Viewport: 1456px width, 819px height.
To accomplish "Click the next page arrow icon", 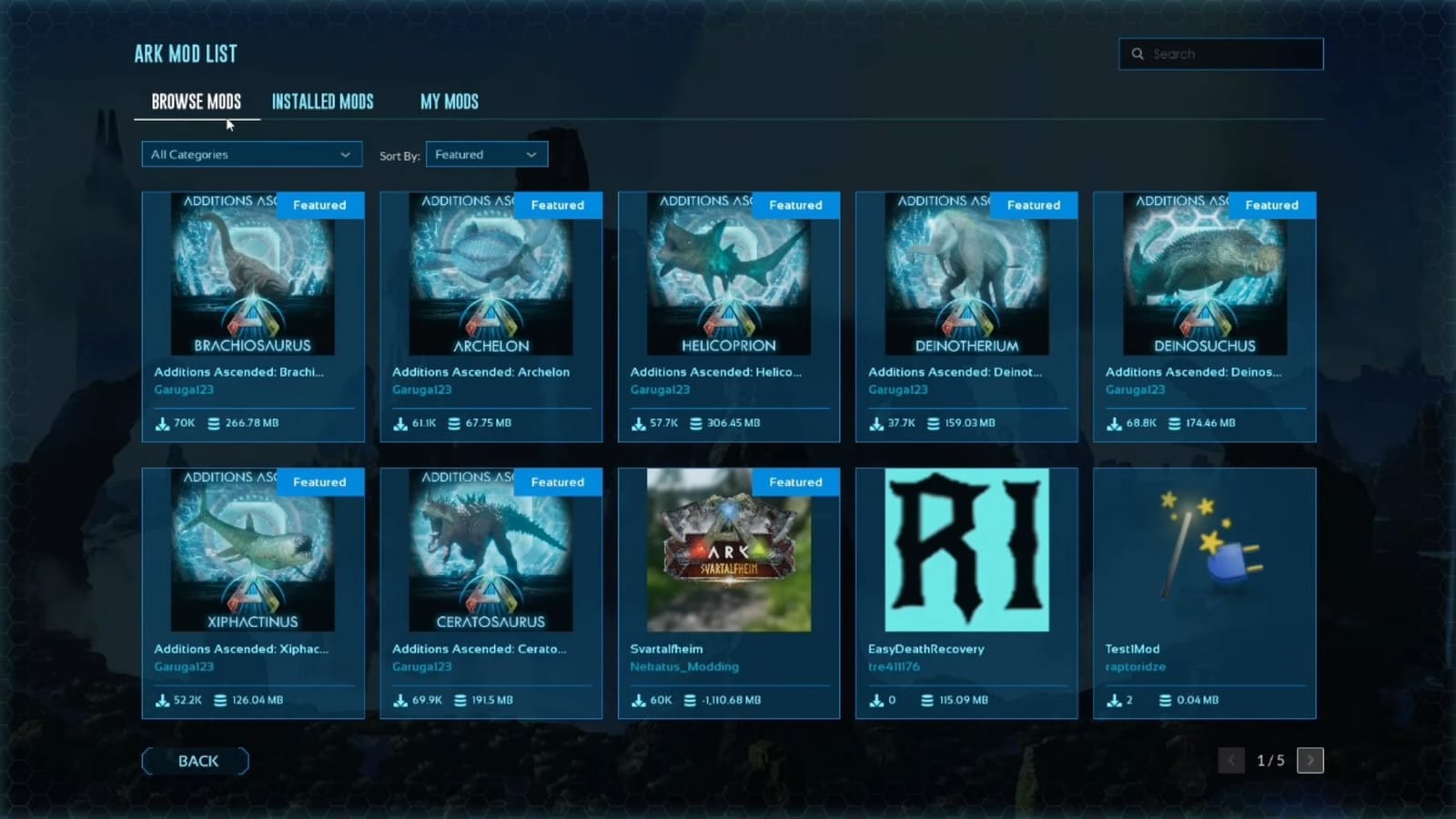I will [1309, 760].
